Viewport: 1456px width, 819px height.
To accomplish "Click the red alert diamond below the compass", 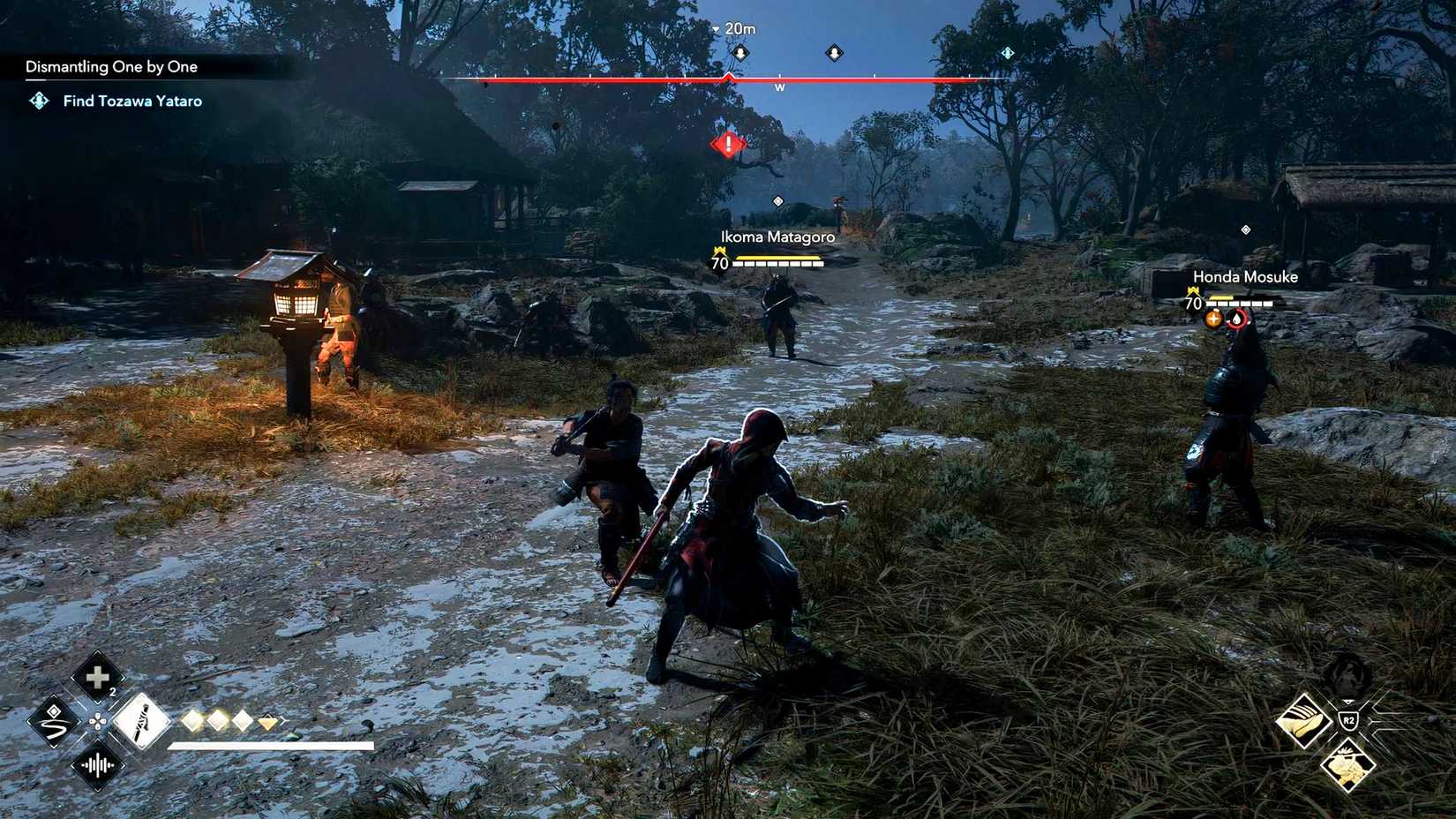I will [x=725, y=144].
